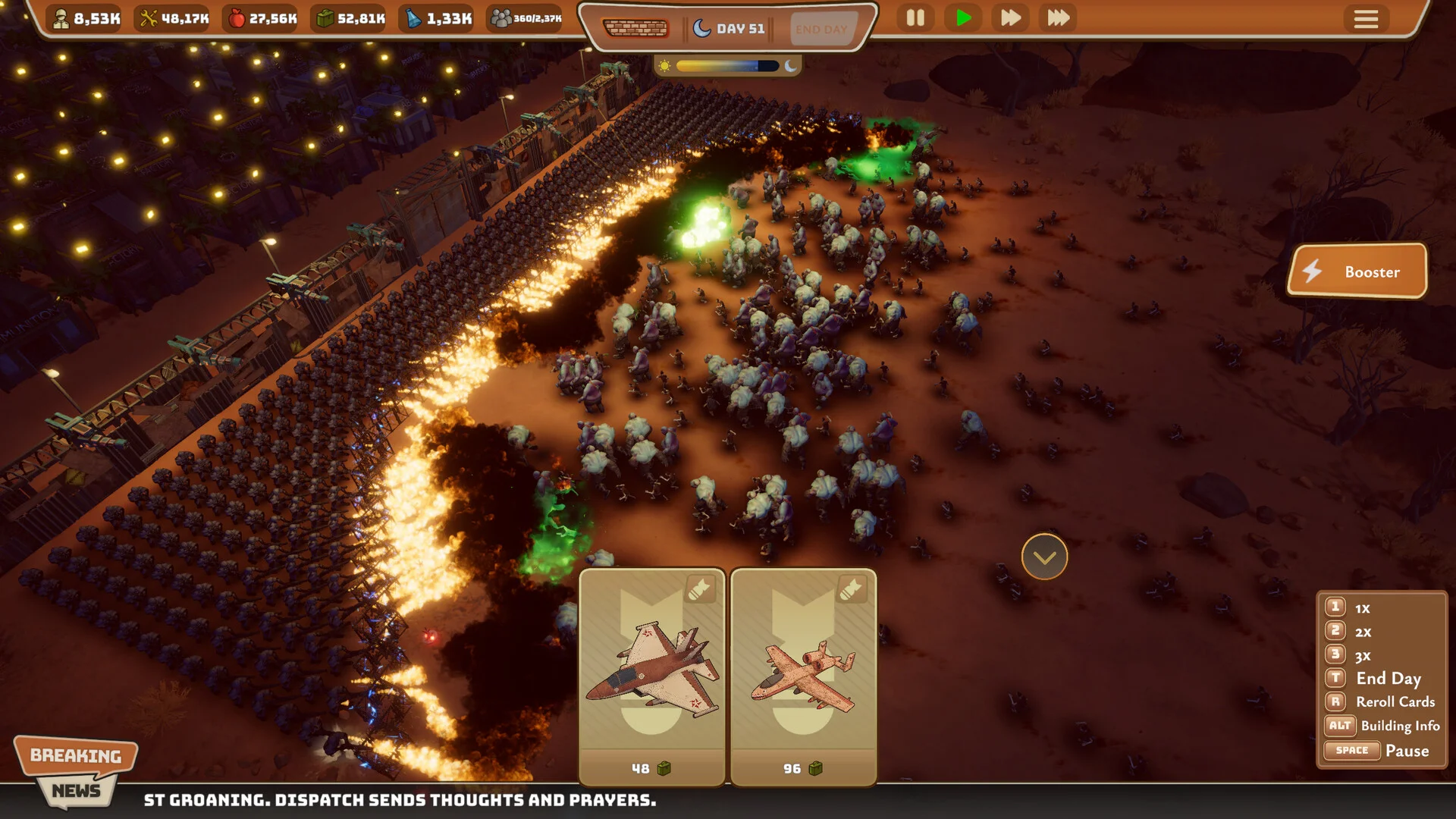Select the fighter jet airstrike card

point(652,675)
